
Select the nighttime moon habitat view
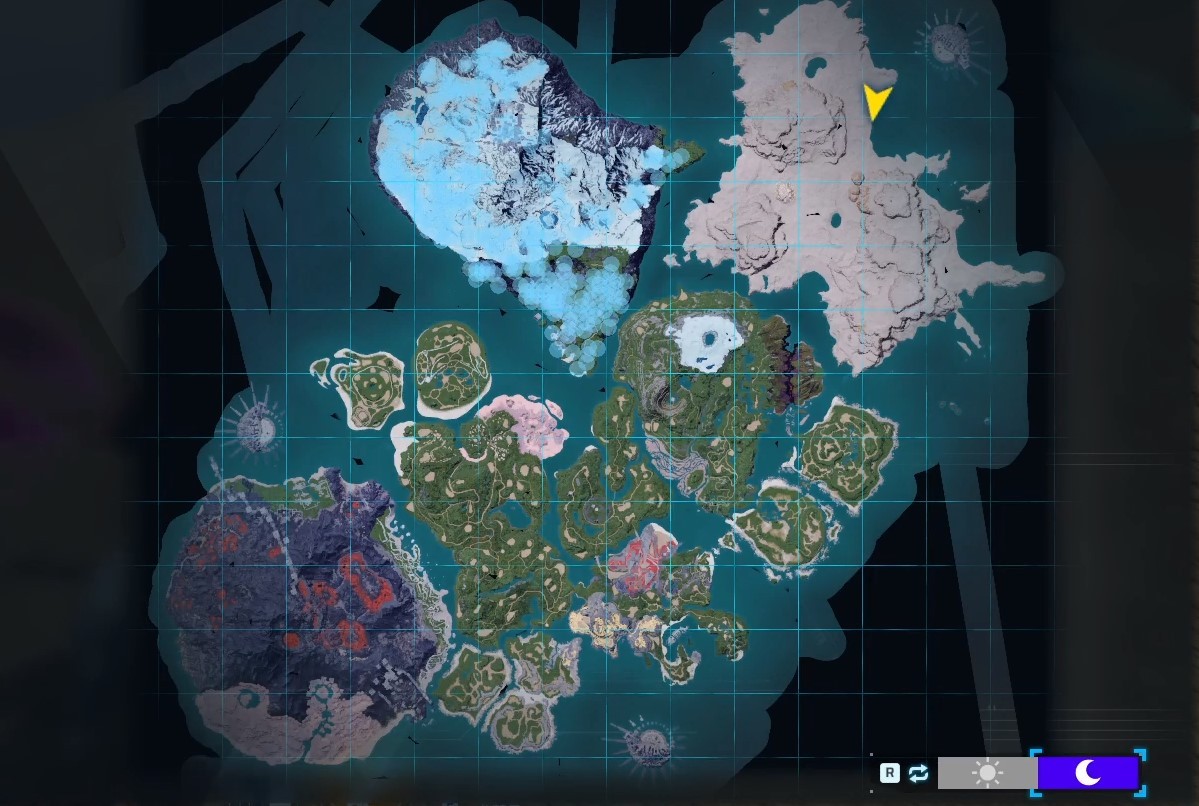pos(1088,772)
